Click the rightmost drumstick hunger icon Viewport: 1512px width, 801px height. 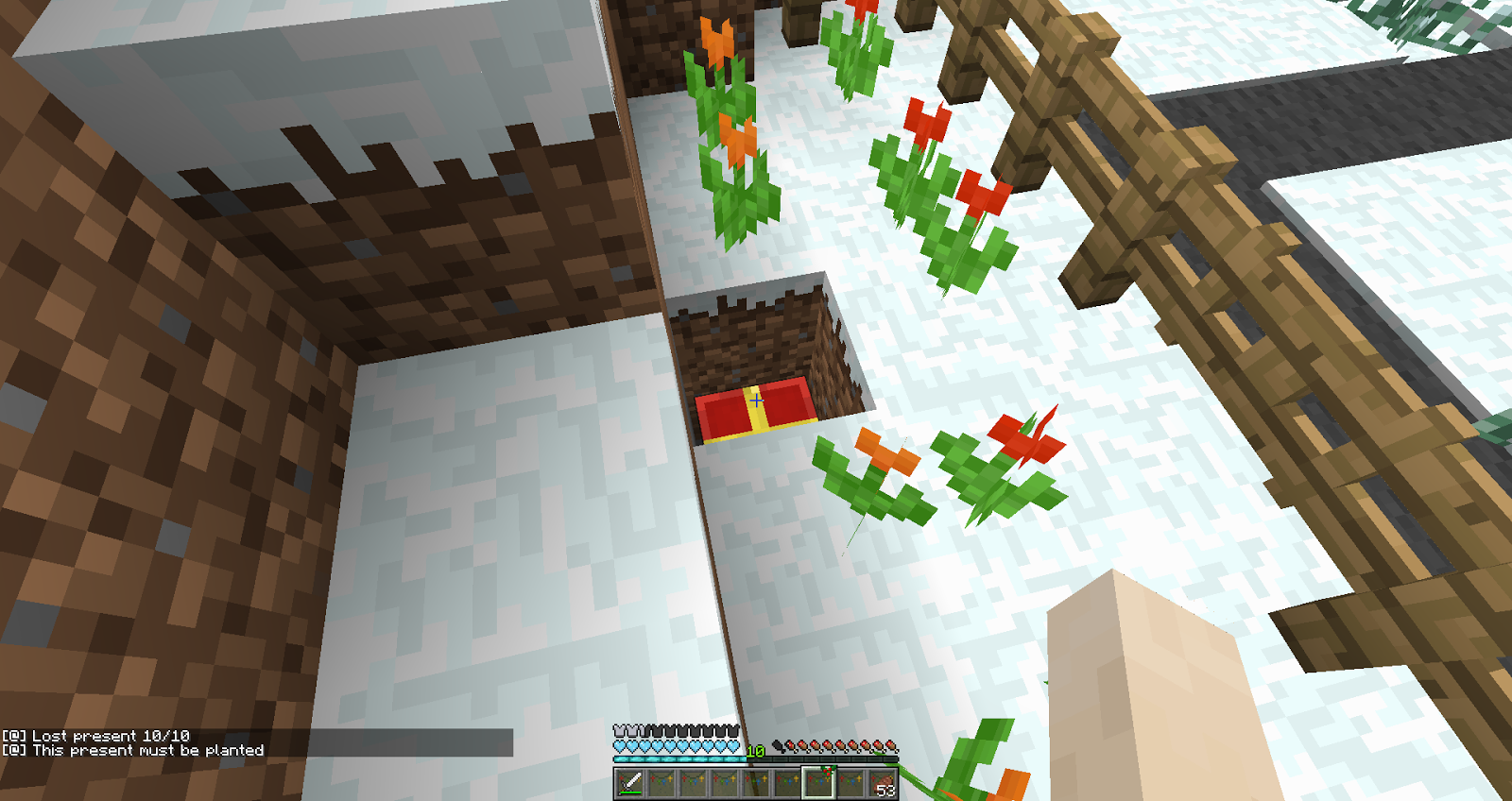[x=890, y=746]
